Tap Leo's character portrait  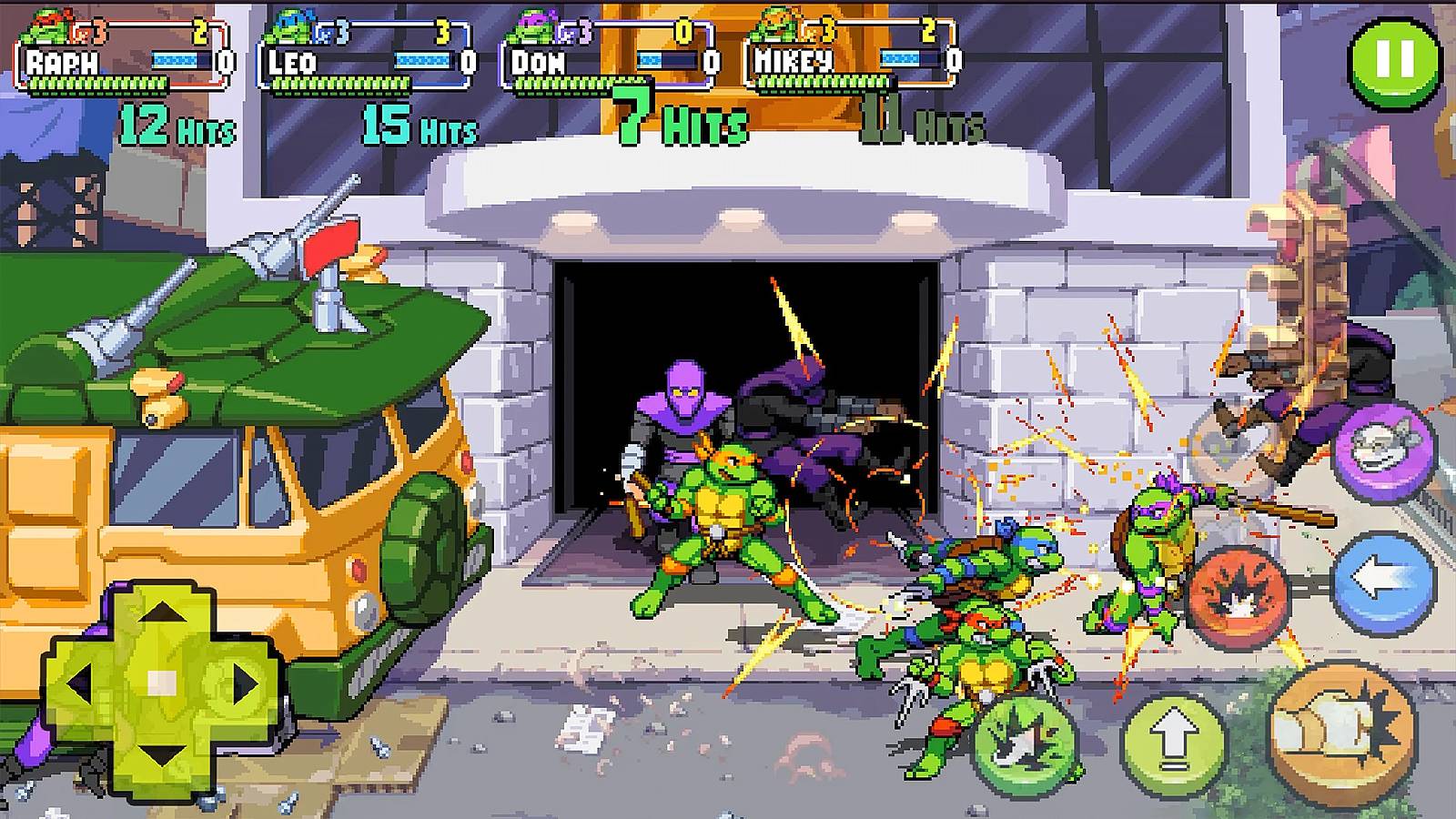click(x=289, y=25)
